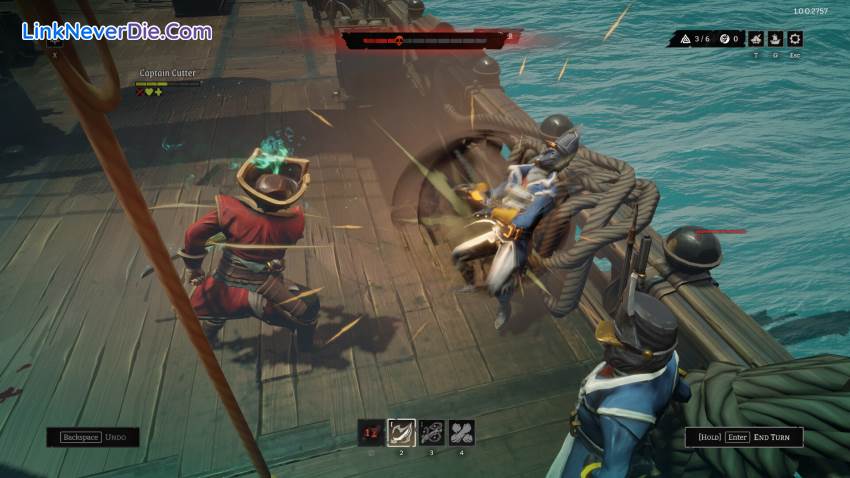Select Captain Cutter's nameplate
850x478 pixels.
[x=167, y=72]
